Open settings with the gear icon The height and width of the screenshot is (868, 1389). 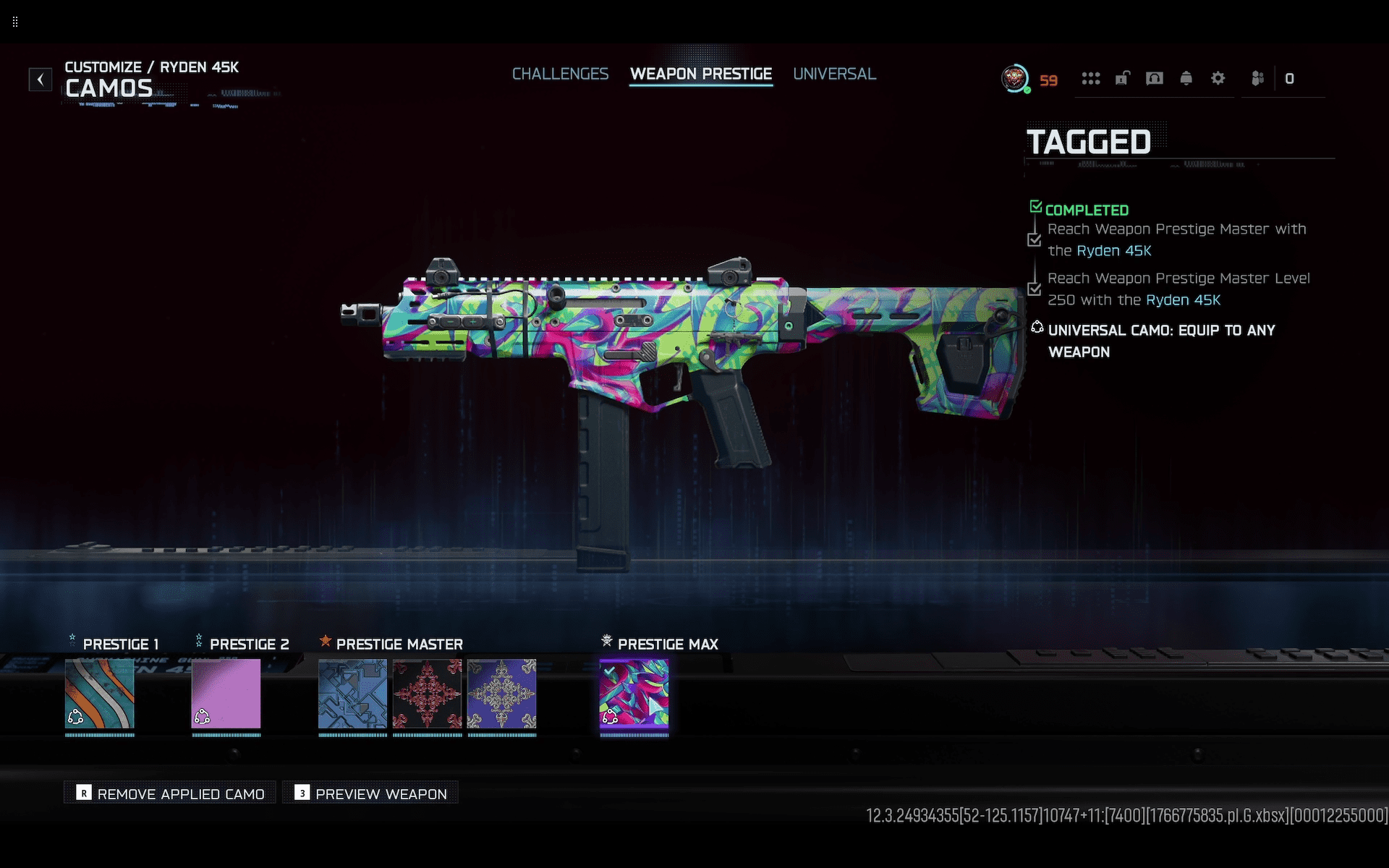click(1218, 78)
